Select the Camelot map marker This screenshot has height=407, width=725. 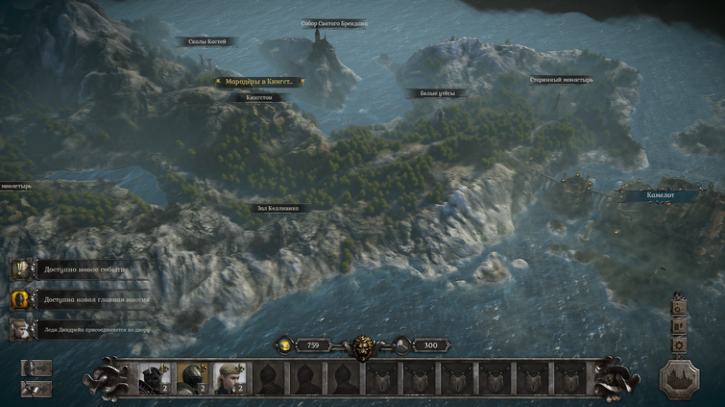tap(660, 195)
